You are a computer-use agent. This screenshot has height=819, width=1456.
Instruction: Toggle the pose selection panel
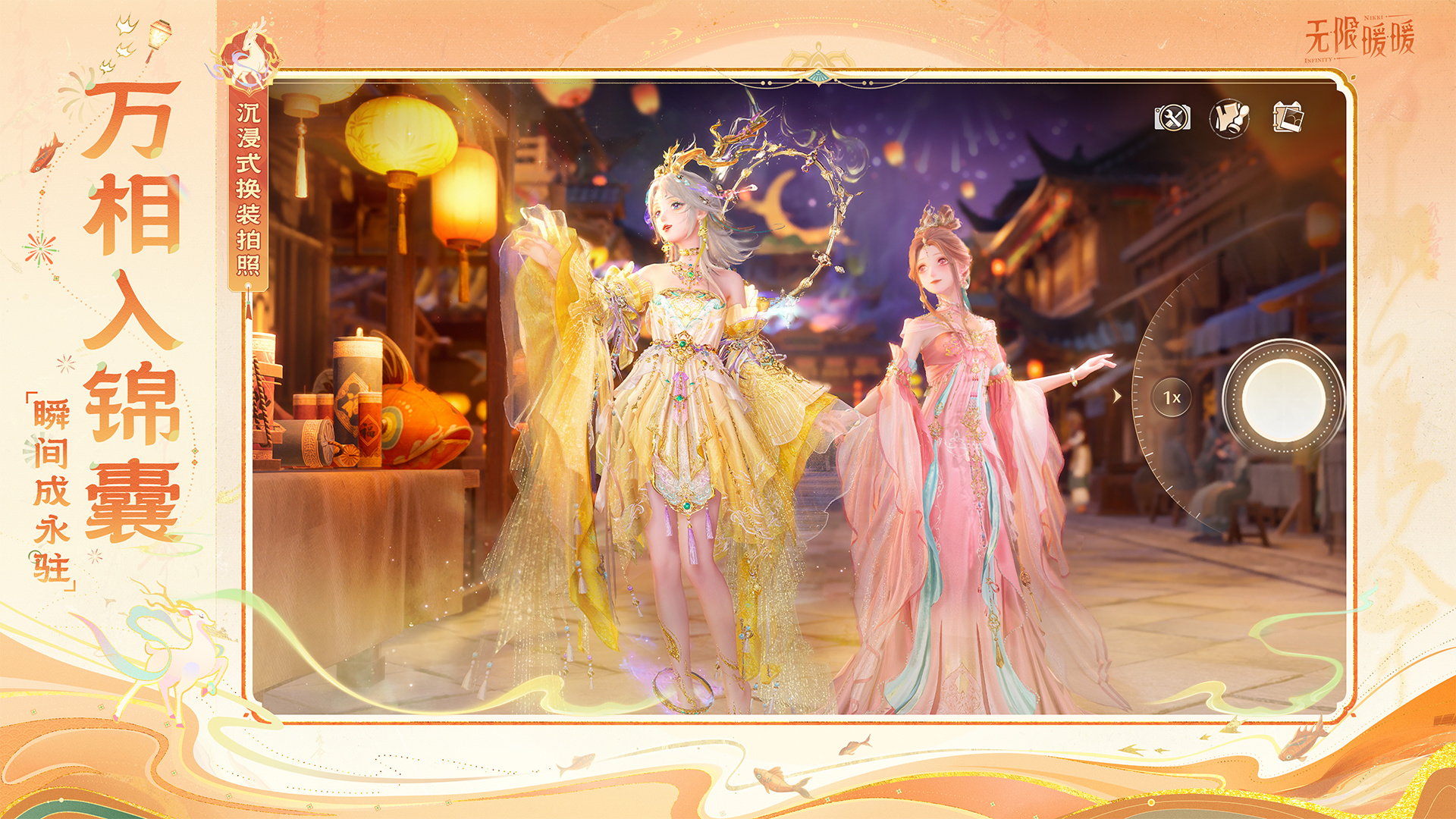1229,119
